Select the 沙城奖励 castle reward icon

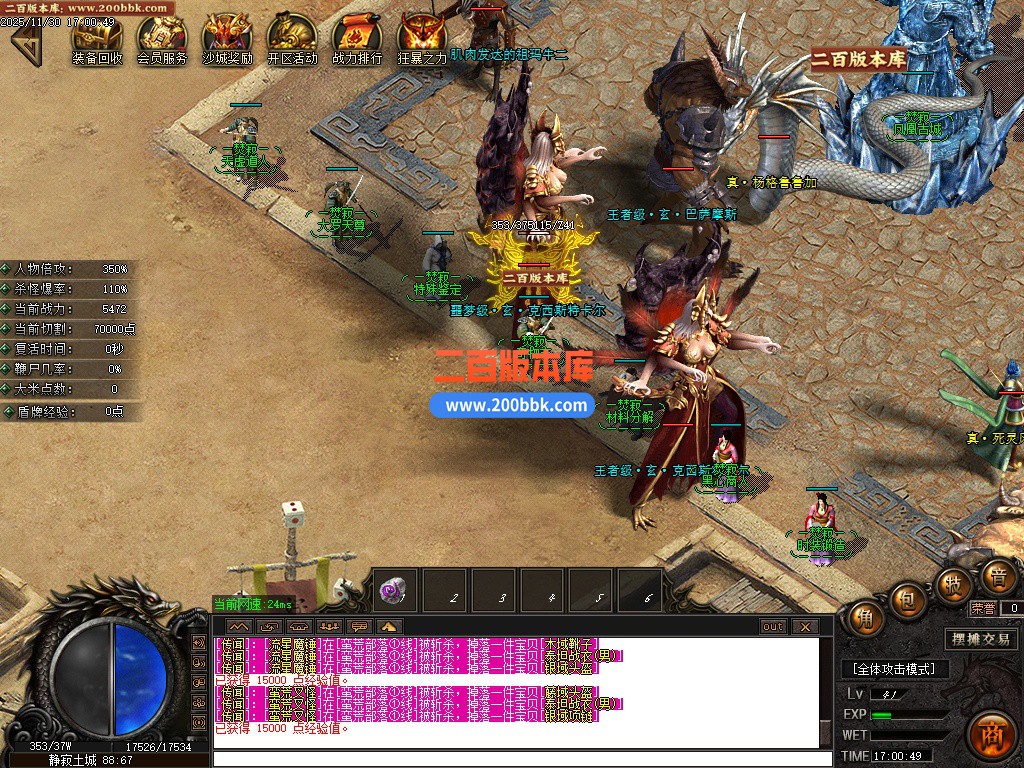point(227,38)
